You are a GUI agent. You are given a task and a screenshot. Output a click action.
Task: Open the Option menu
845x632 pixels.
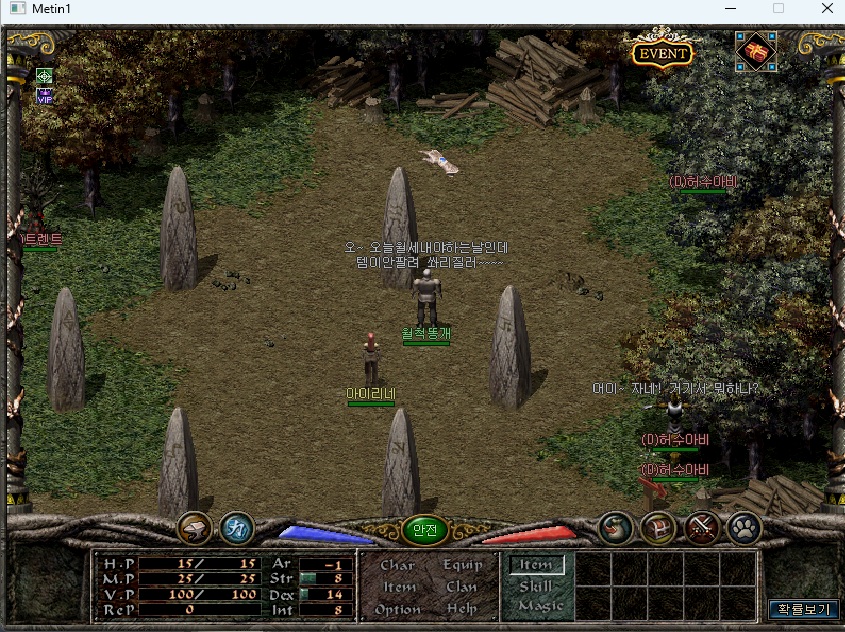click(398, 609)
